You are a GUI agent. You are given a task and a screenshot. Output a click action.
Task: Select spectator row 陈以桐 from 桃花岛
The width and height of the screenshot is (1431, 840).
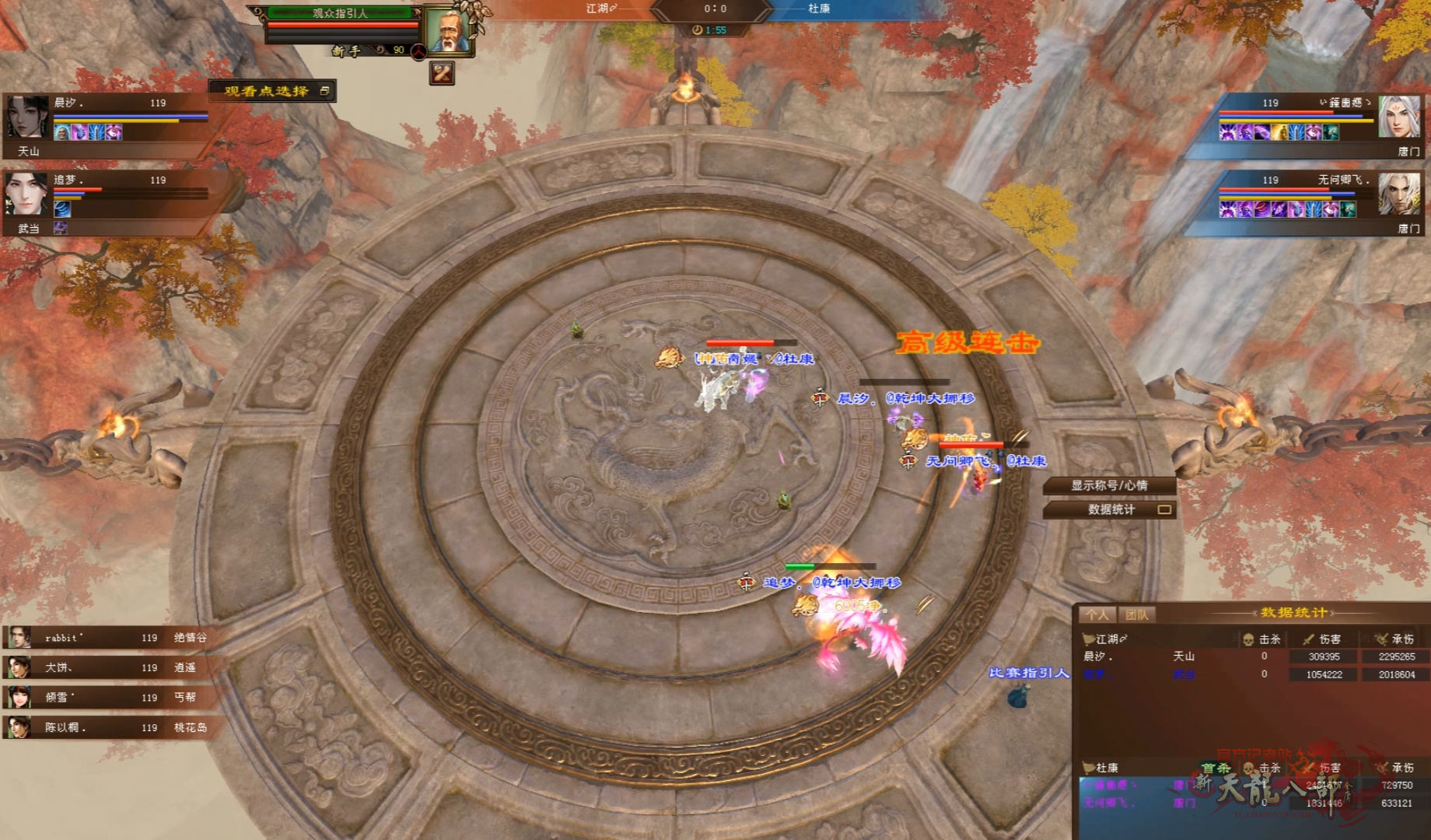click(x=109, y=728)
